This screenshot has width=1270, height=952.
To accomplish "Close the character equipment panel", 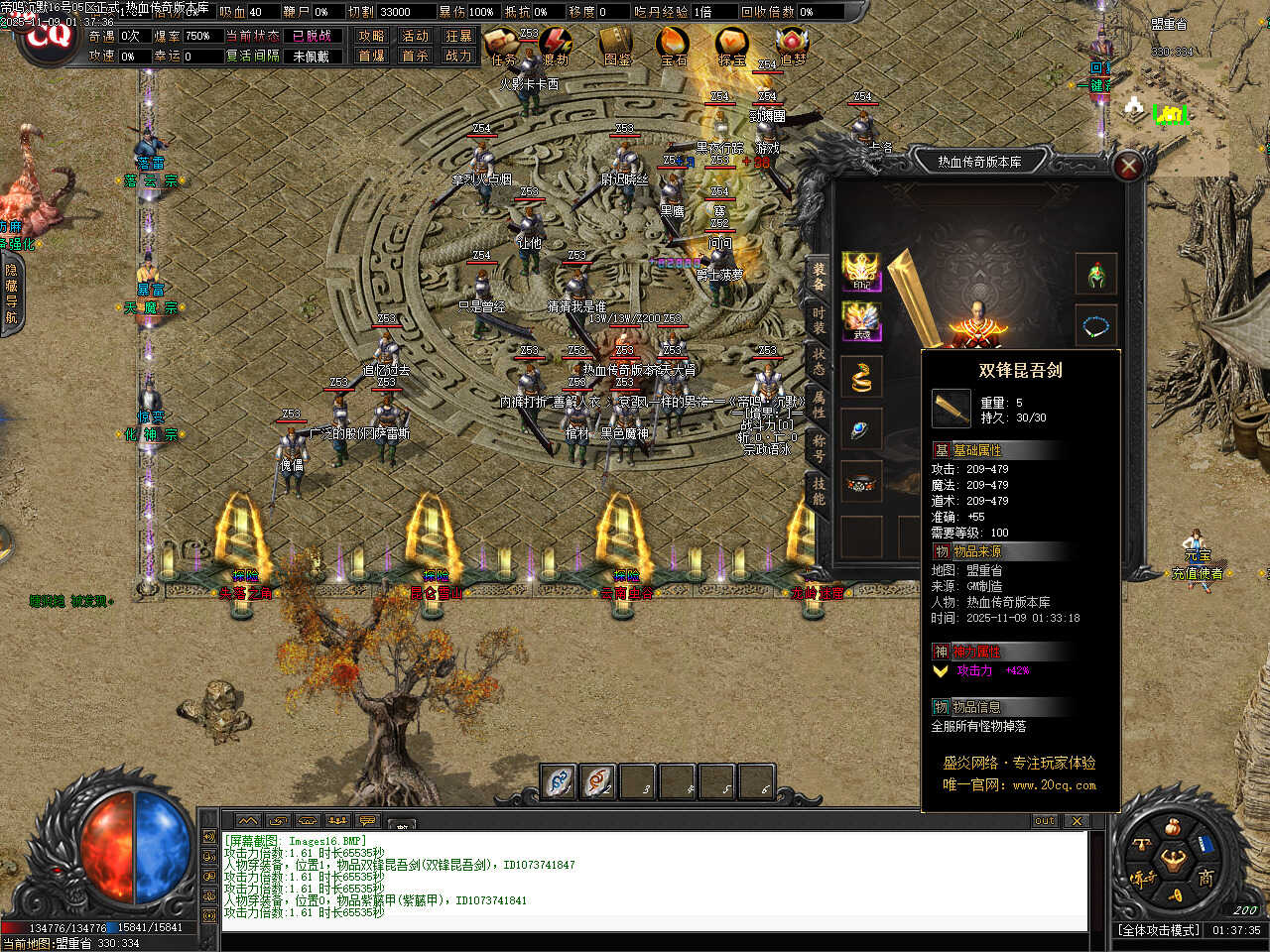I will [1128, 167].
